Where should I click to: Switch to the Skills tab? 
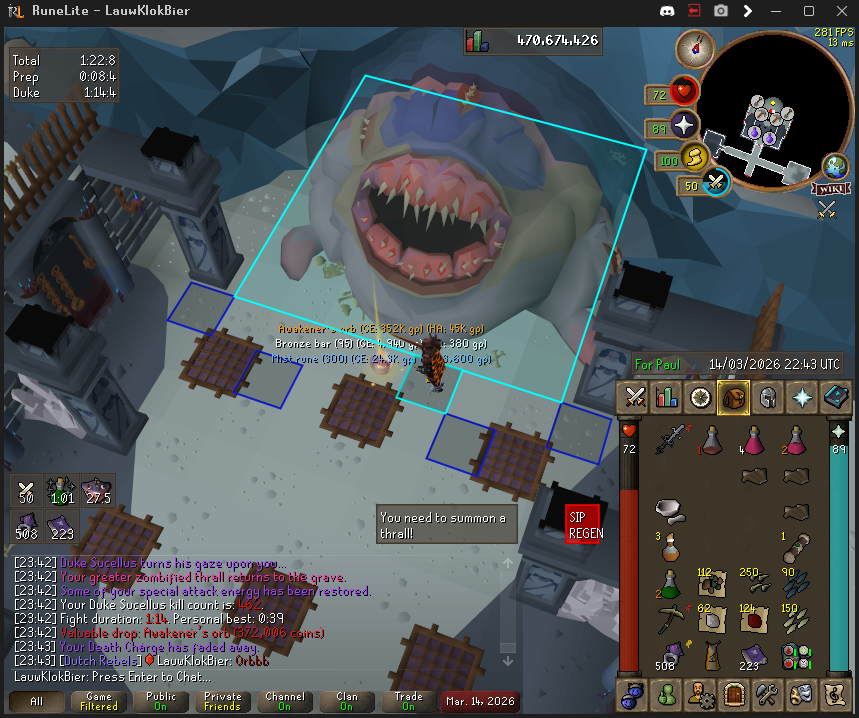667,397
